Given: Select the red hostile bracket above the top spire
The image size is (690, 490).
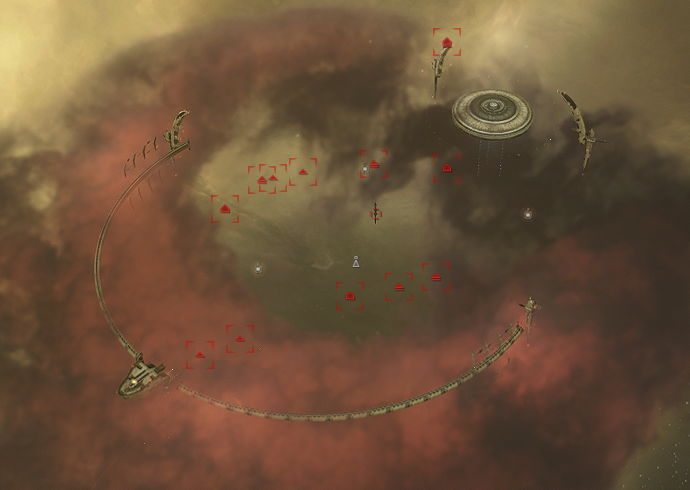Looking at the screenshot, I should pyautogui.click(x=447, y=43).
